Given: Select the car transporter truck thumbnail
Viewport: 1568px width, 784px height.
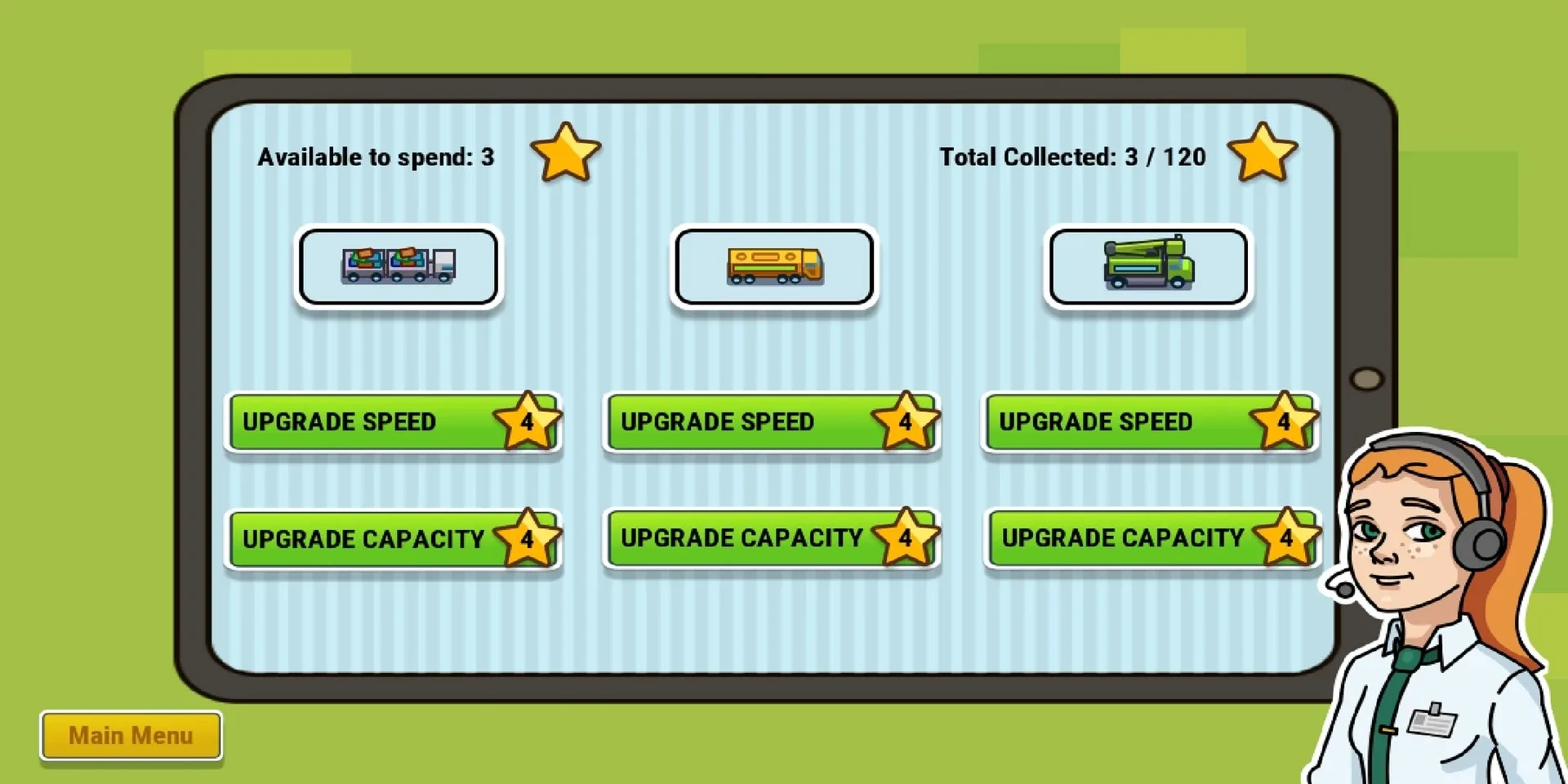Looking at the screenshot, I should point(398,267).
